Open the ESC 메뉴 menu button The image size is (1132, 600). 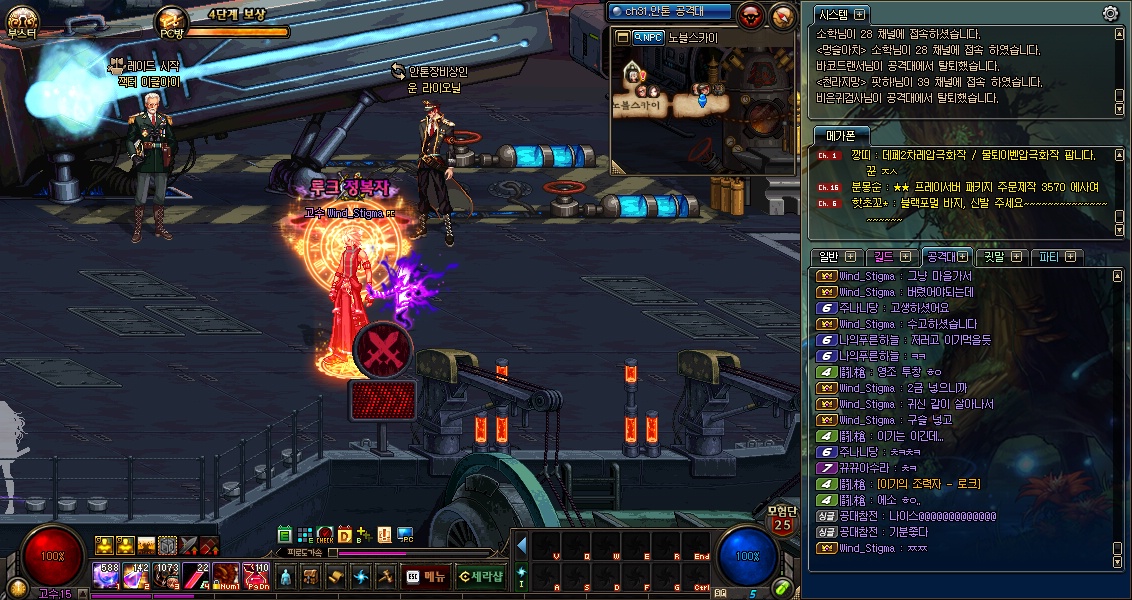425,576
